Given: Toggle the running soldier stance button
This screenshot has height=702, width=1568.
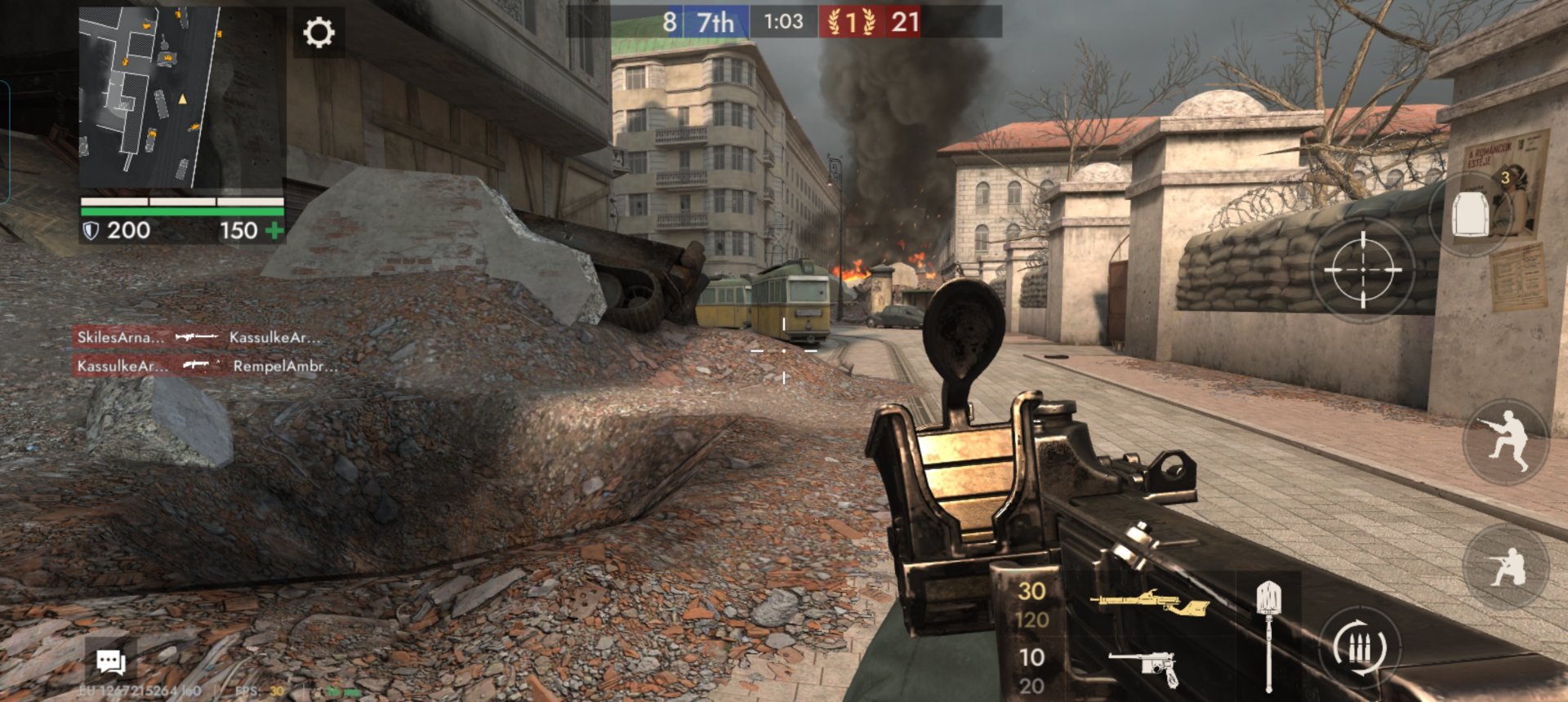Looking at the screenshot, I should [x=1507, y=441].
